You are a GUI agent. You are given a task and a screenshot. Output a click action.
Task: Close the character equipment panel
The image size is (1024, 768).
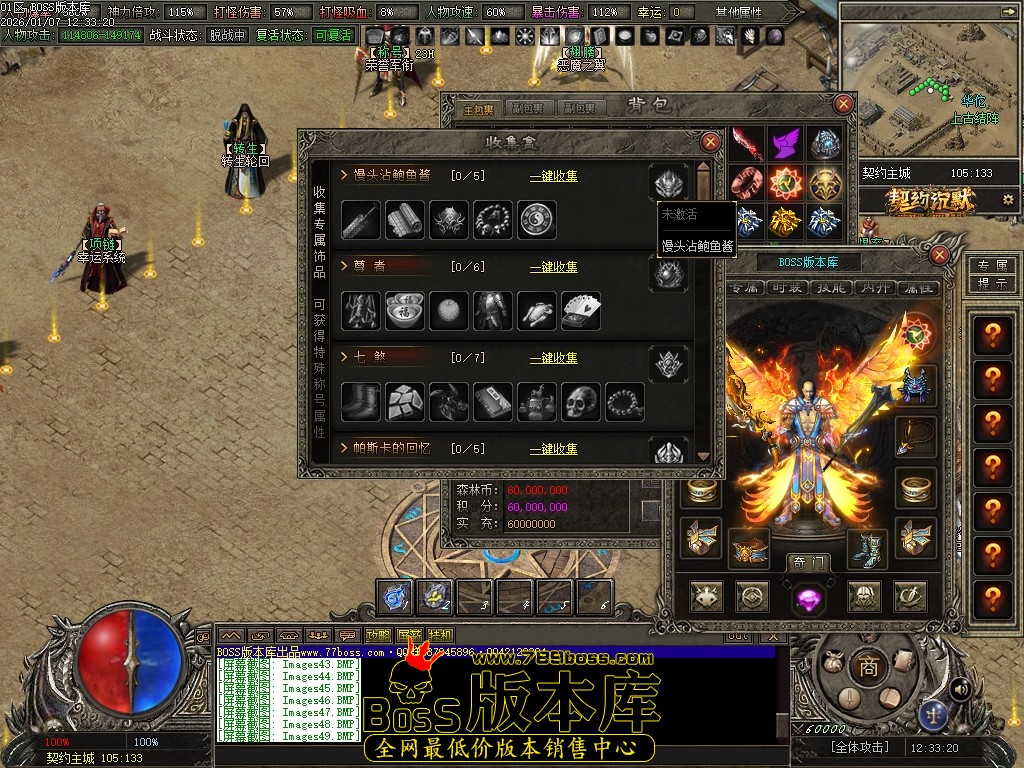coord(939,256)
